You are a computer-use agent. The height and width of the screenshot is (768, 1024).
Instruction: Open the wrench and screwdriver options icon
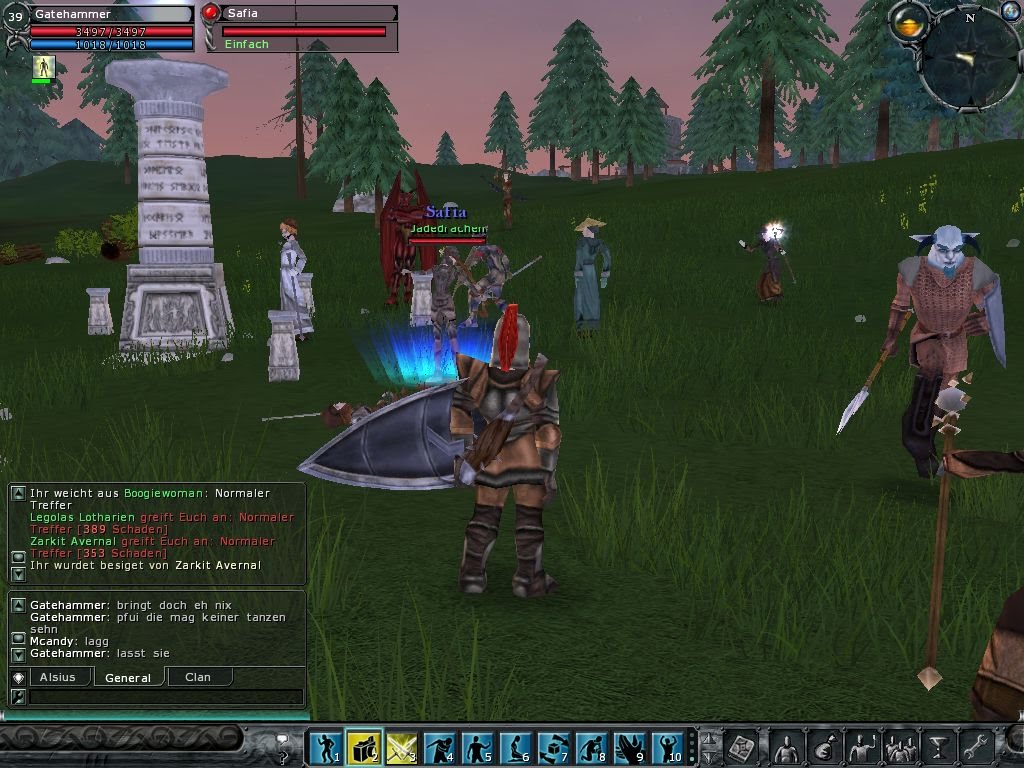[x=975, y=747]
